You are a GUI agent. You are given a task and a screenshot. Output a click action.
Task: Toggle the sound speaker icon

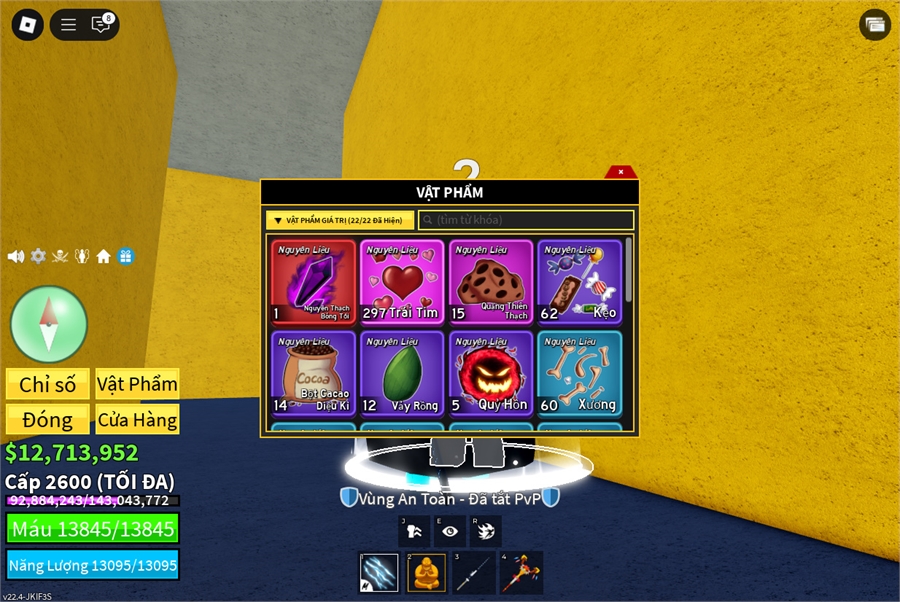coord(16,256)
